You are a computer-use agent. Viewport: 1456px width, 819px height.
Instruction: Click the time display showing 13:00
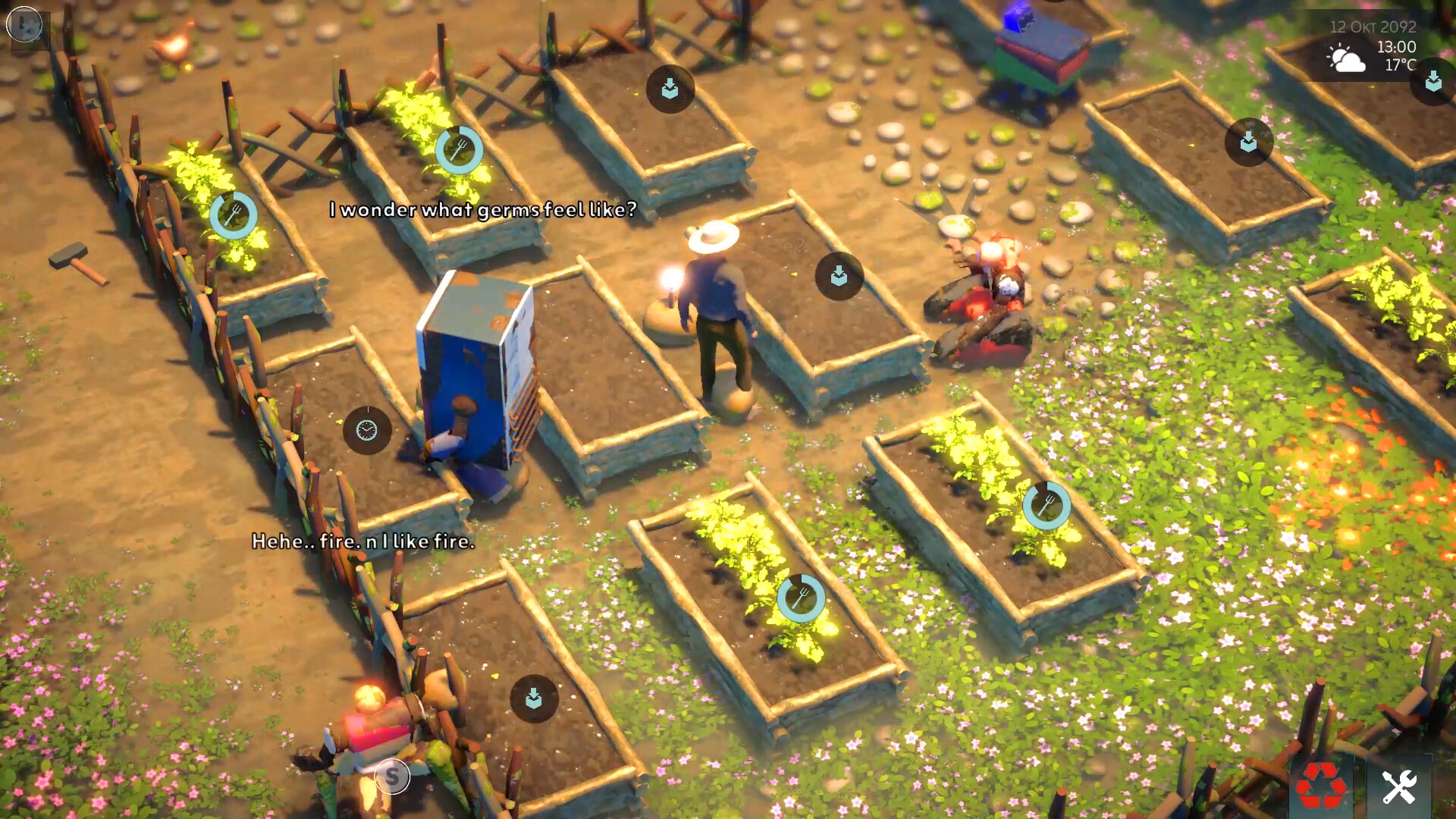tap(1398, 45)
